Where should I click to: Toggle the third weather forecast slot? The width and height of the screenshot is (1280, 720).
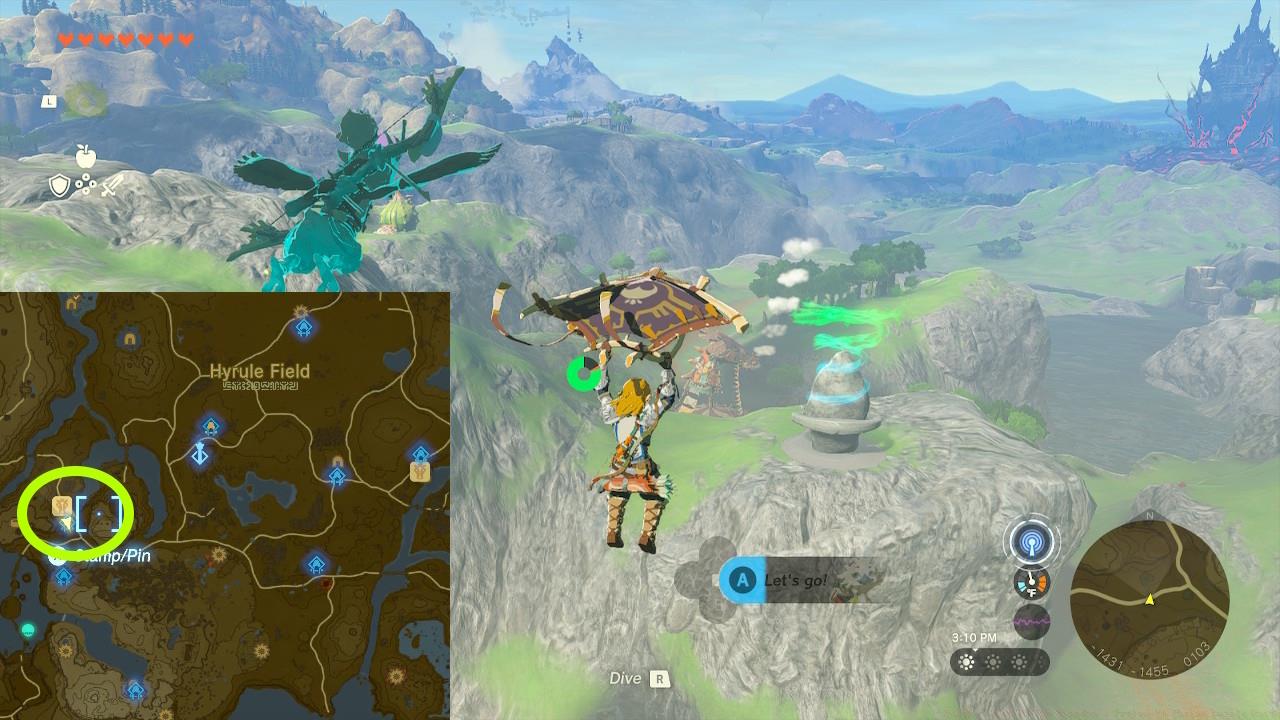click(x=1019, y=662)
